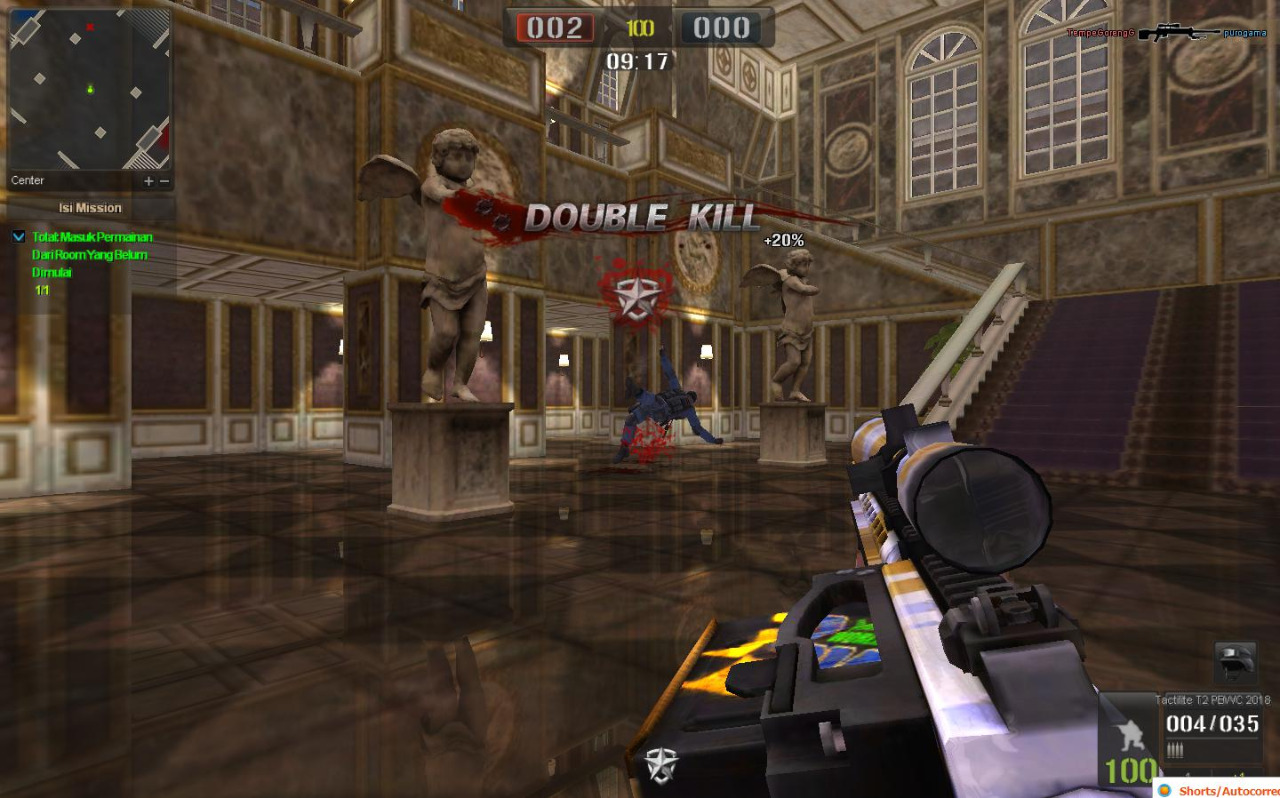Click the red marker on the minimap

click(x=90, y=27)
